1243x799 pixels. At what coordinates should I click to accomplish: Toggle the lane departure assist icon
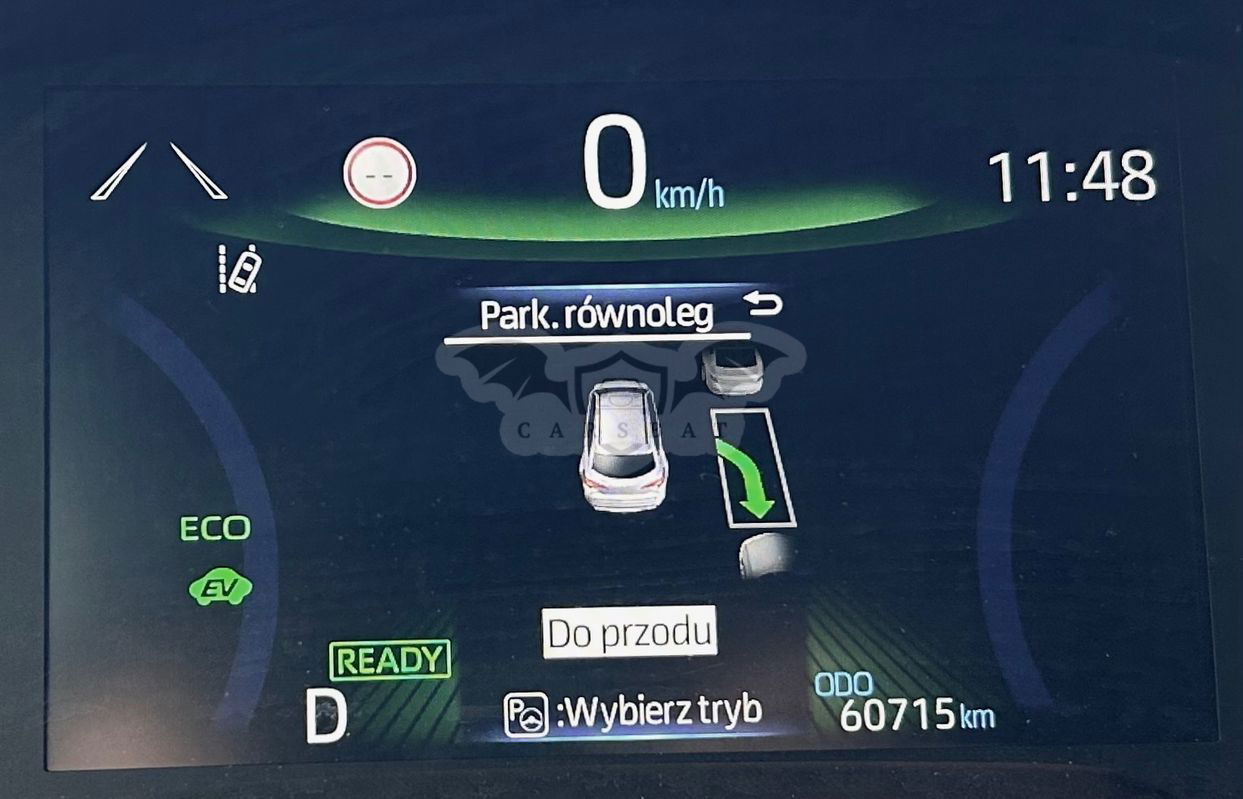pos(240,268)
